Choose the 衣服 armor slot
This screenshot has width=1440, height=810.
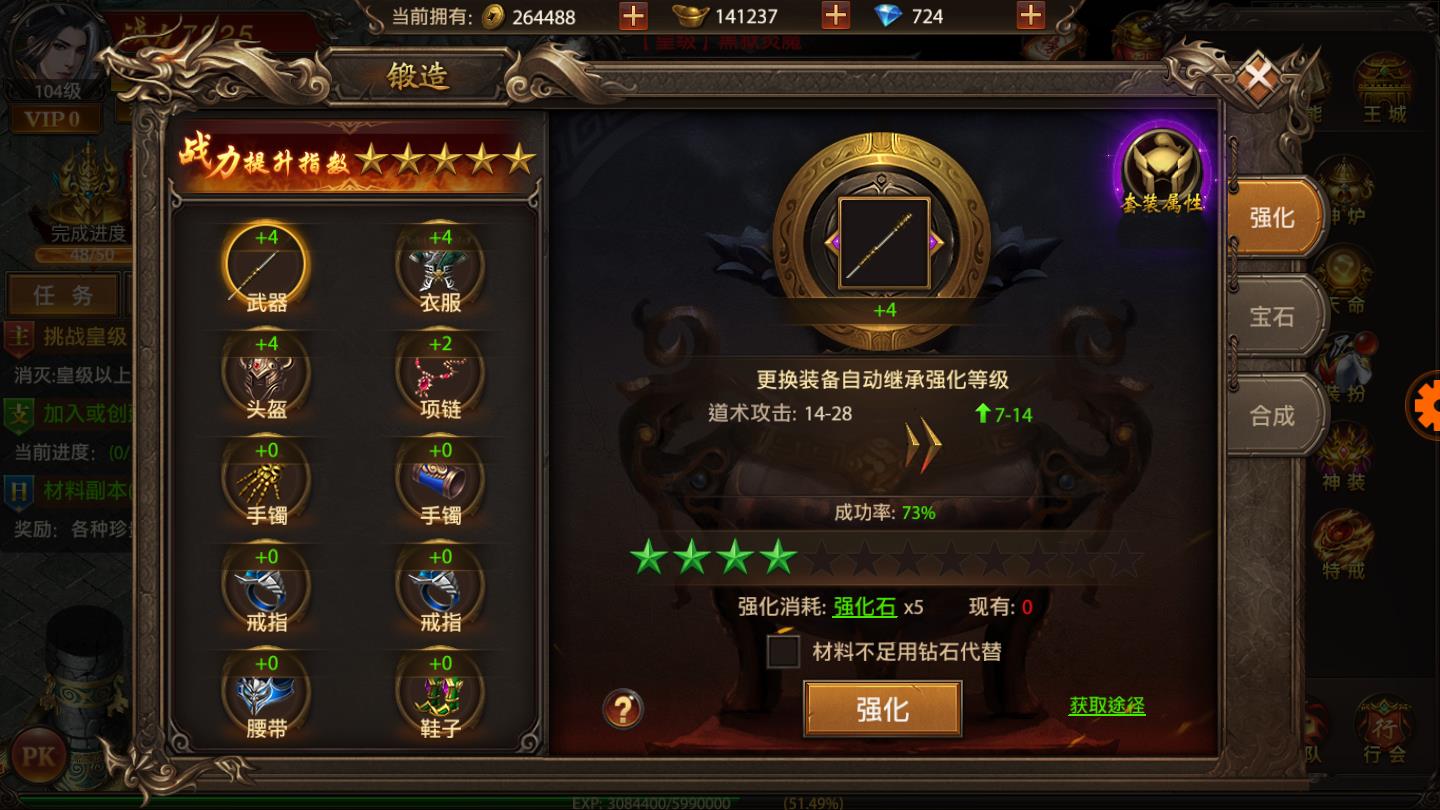pos(440,268)
